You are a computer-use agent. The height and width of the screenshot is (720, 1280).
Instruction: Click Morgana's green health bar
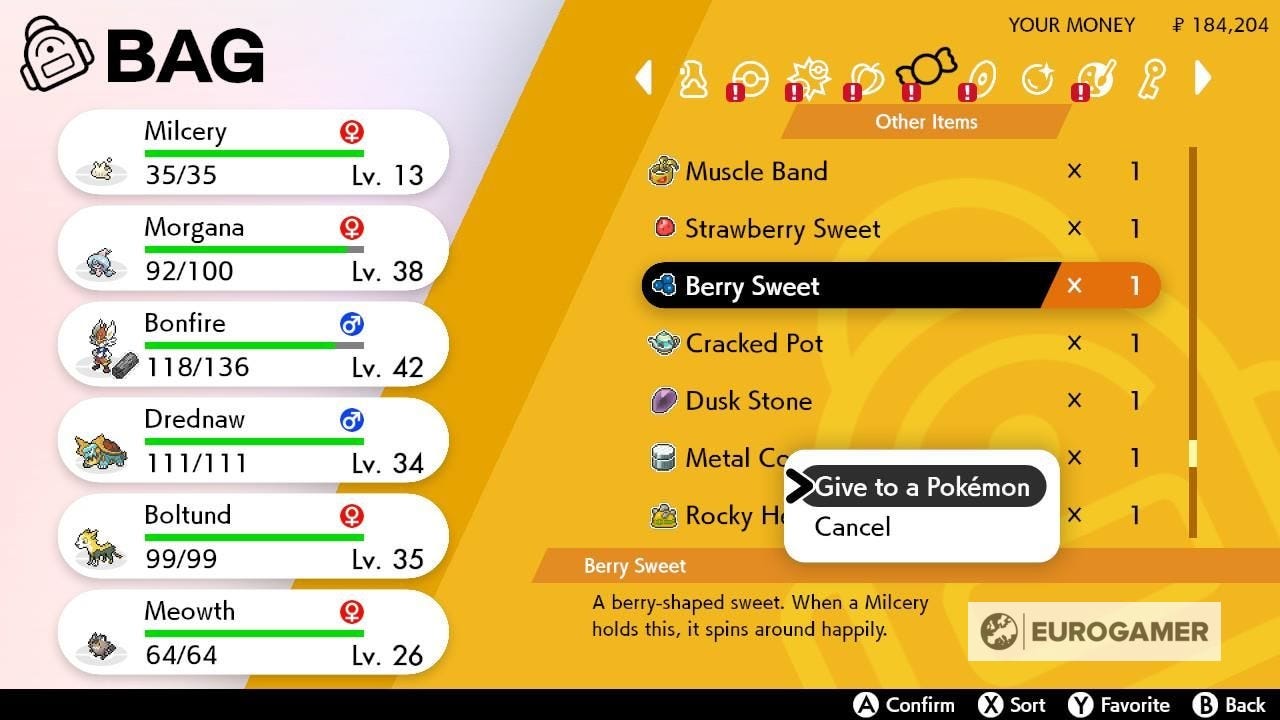[x=253, y=247]
